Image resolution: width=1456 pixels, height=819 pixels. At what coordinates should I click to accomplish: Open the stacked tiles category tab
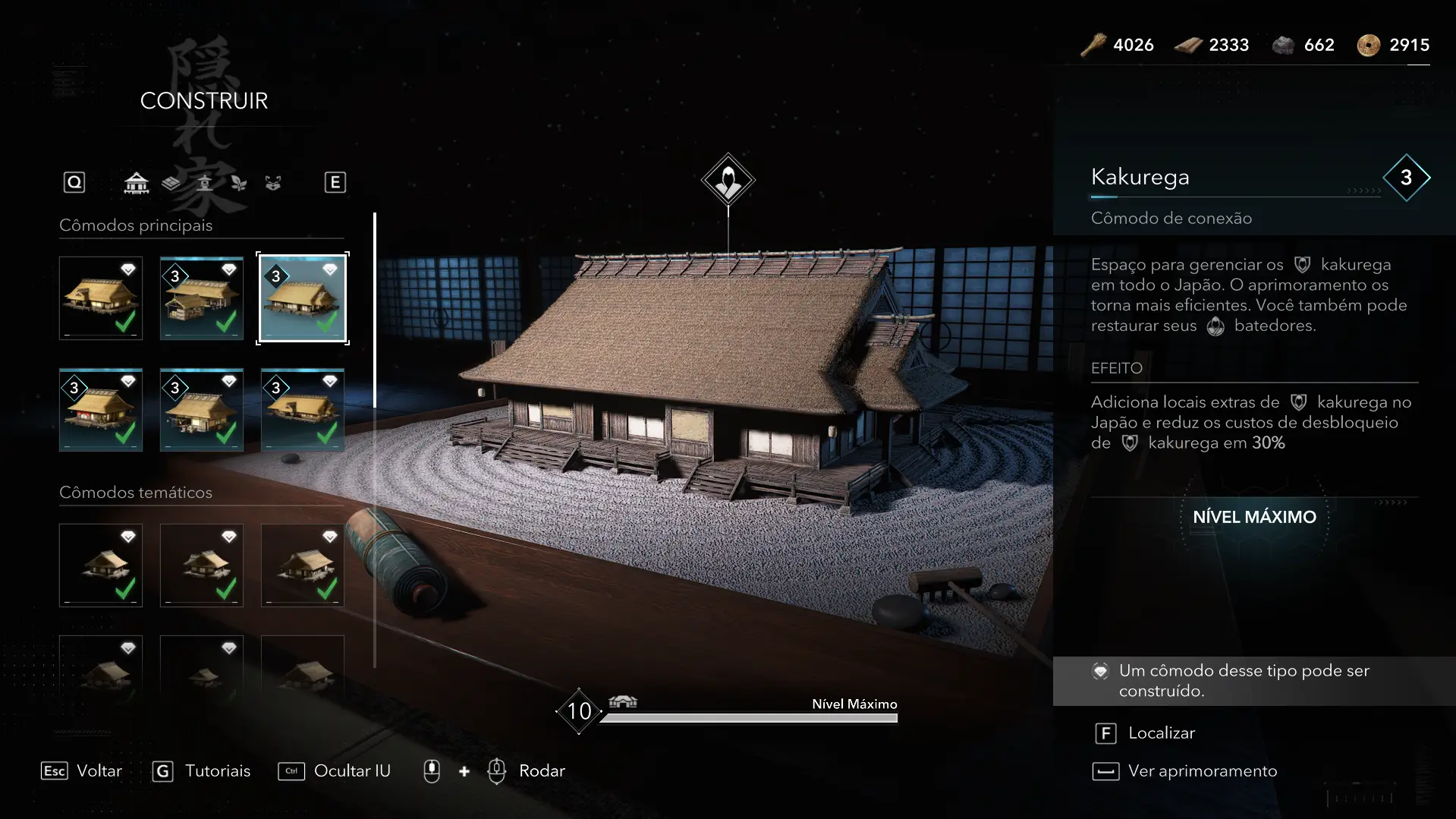171,183
